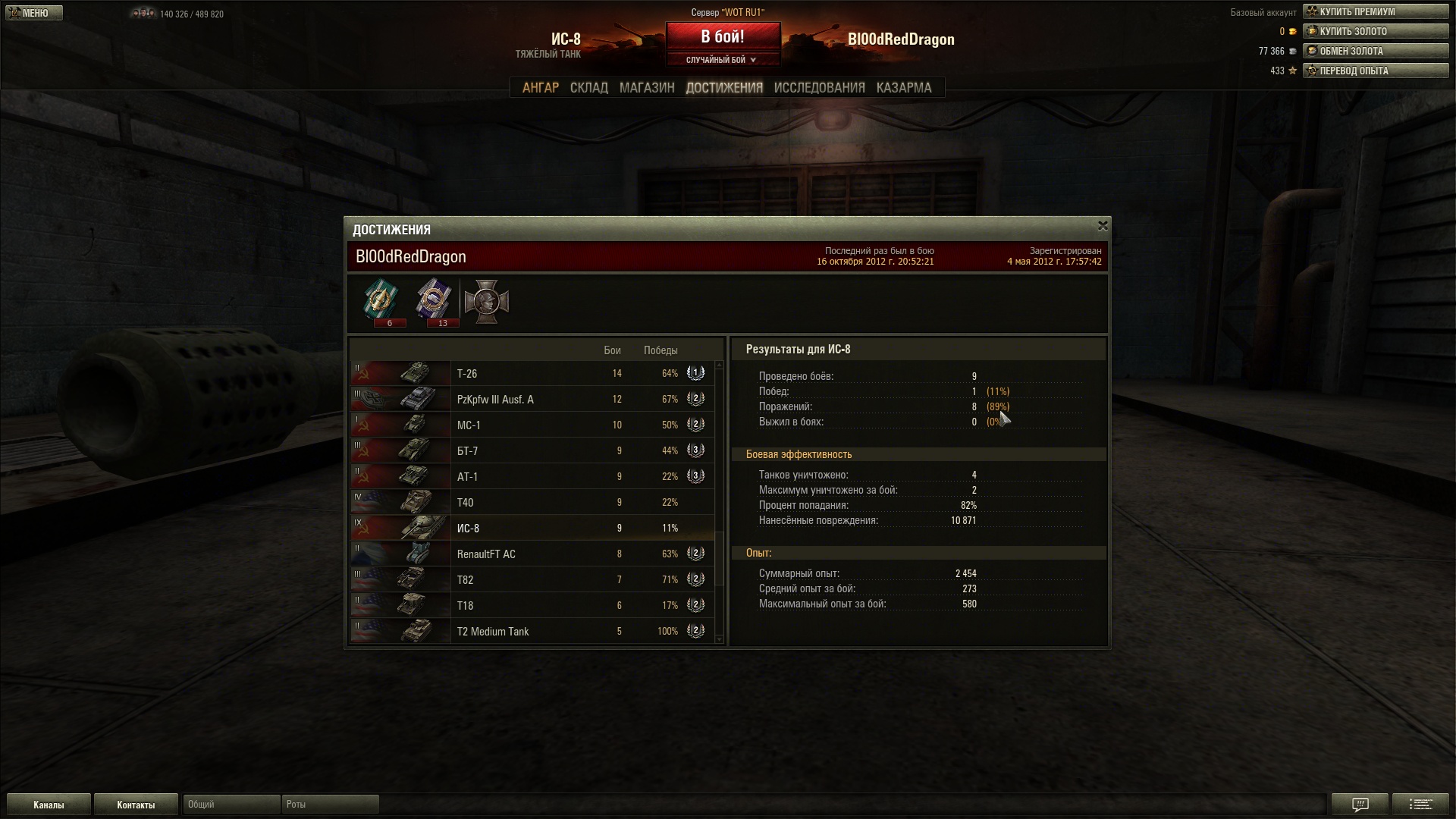
Task: Select the T2 Medium Tank row
Action: click(531, 632)
